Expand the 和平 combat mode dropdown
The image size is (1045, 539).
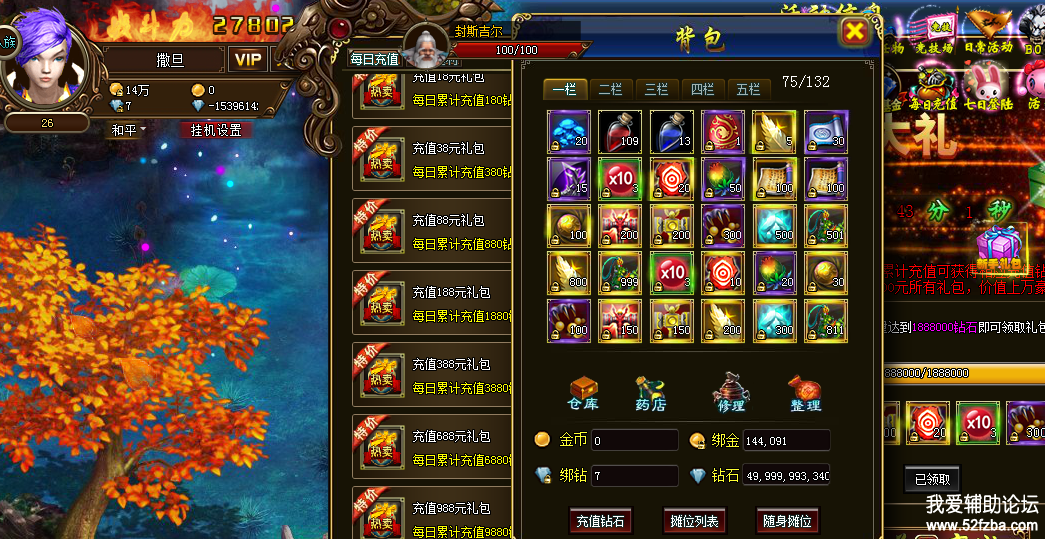pos(128,130)
